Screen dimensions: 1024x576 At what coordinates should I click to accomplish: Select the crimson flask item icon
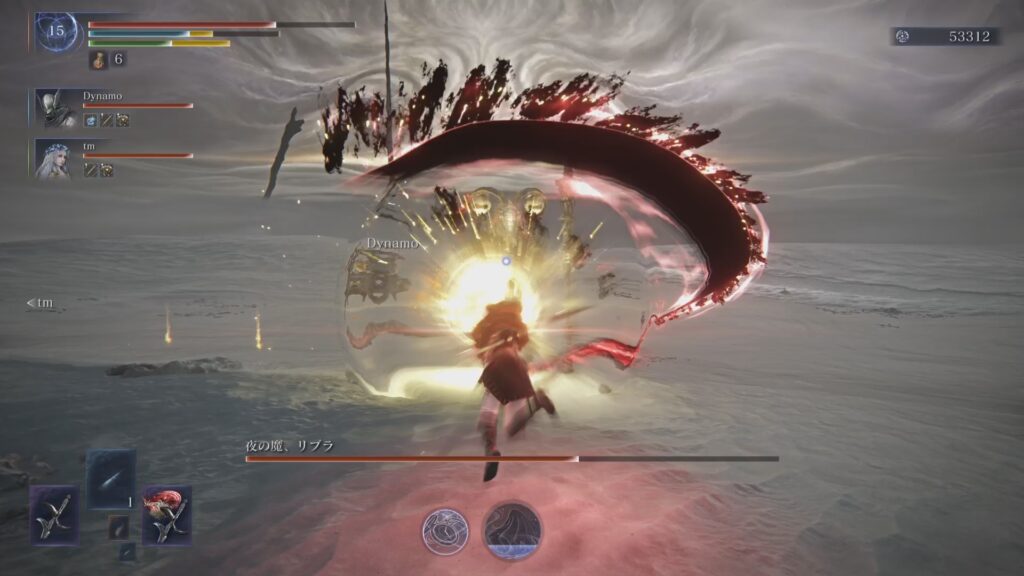[x=98, y=60]
